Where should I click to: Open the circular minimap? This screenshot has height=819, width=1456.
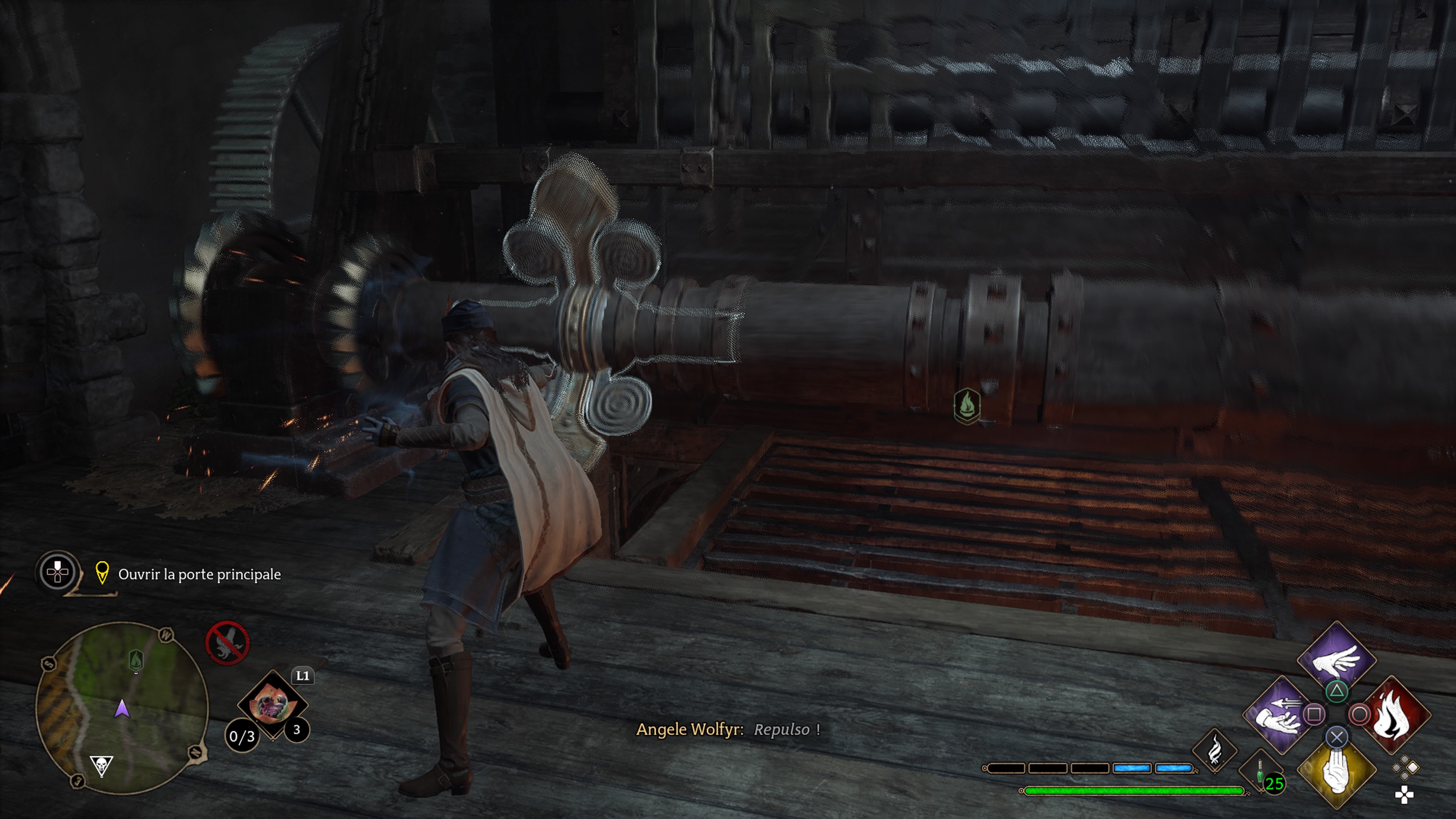click(x=122, y=708)
